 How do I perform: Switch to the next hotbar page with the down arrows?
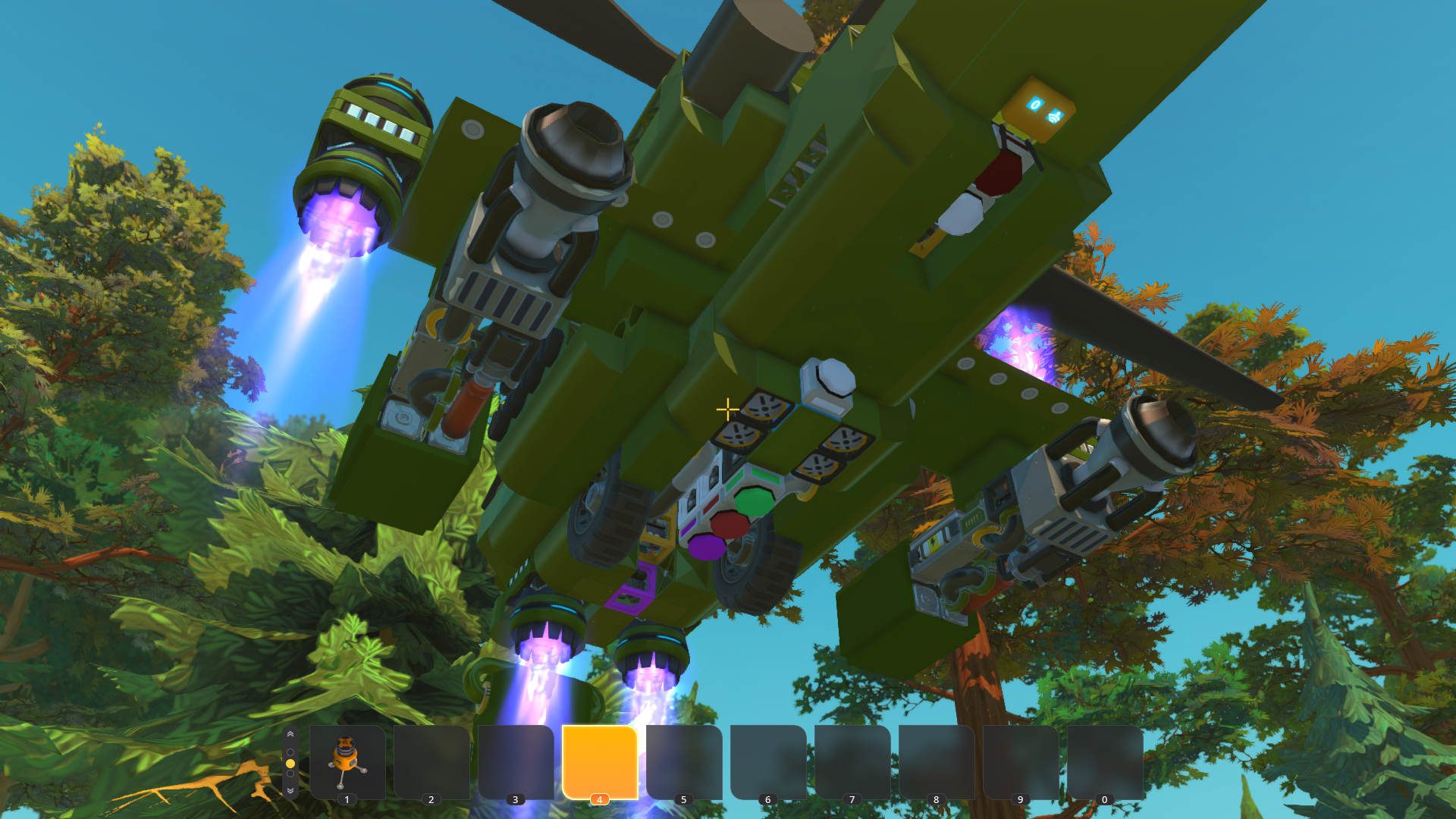pos(290,790)
